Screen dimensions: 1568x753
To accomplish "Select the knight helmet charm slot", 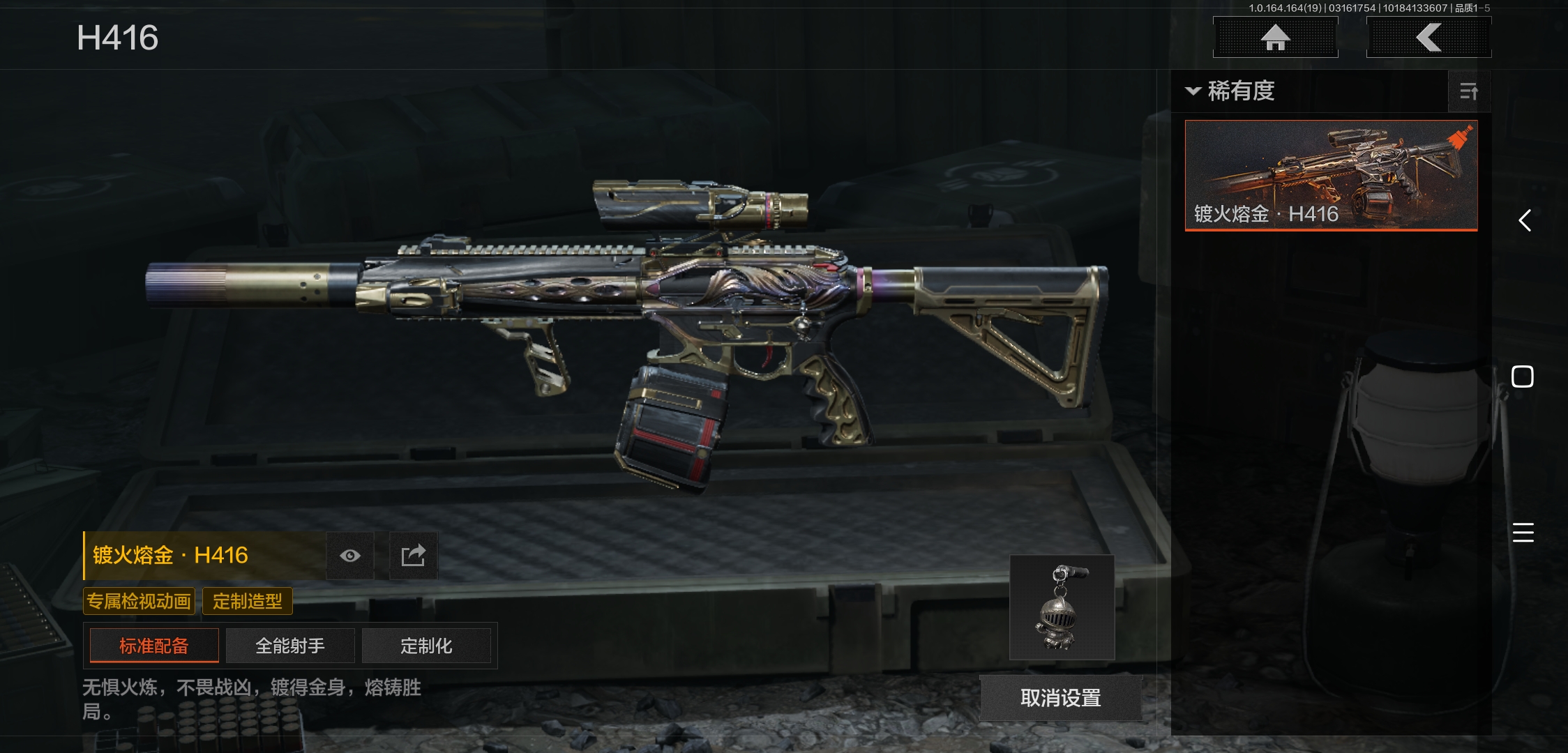I will point(1062,607).
